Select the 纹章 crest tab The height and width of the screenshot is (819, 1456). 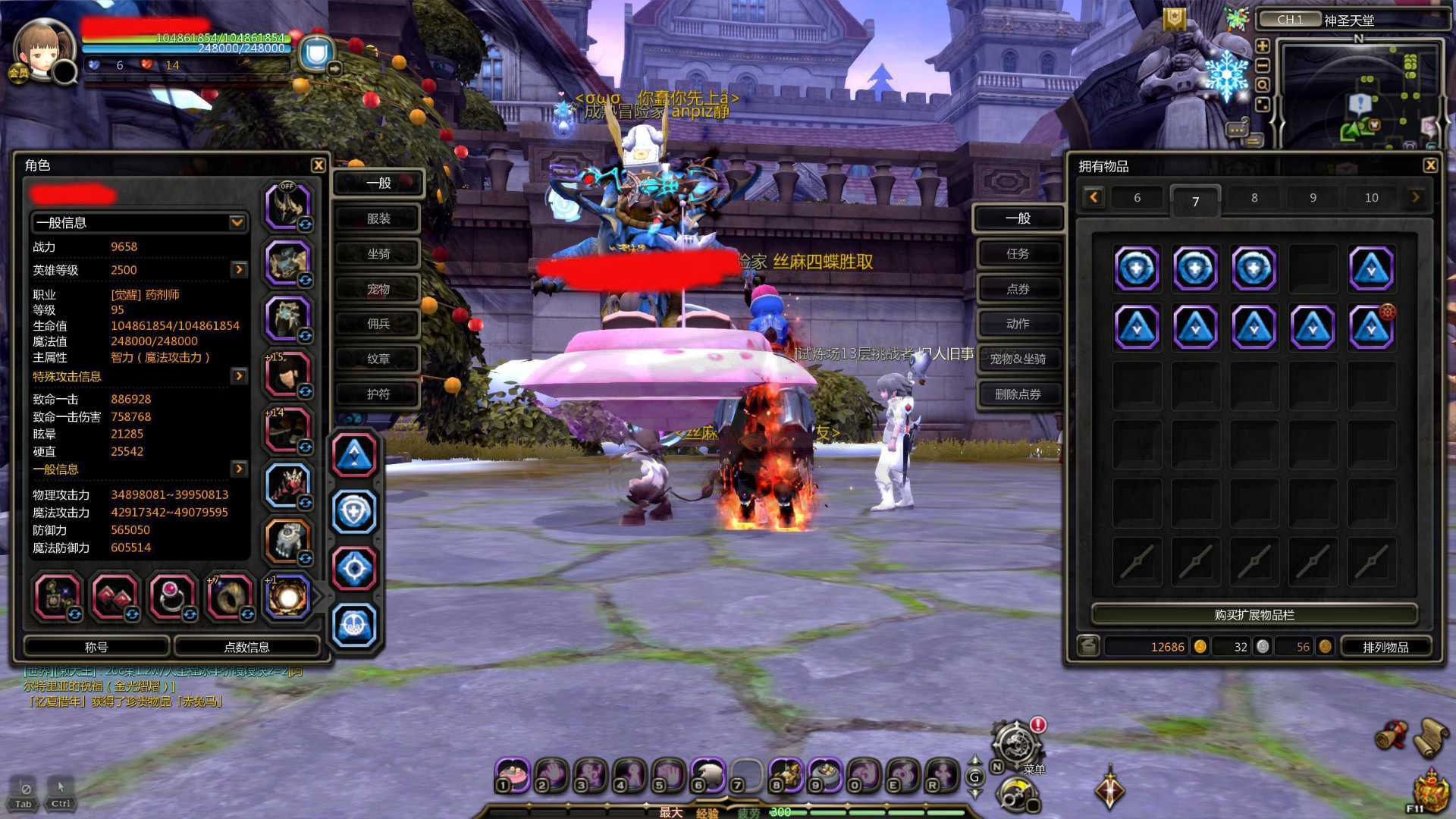point(378,359)
